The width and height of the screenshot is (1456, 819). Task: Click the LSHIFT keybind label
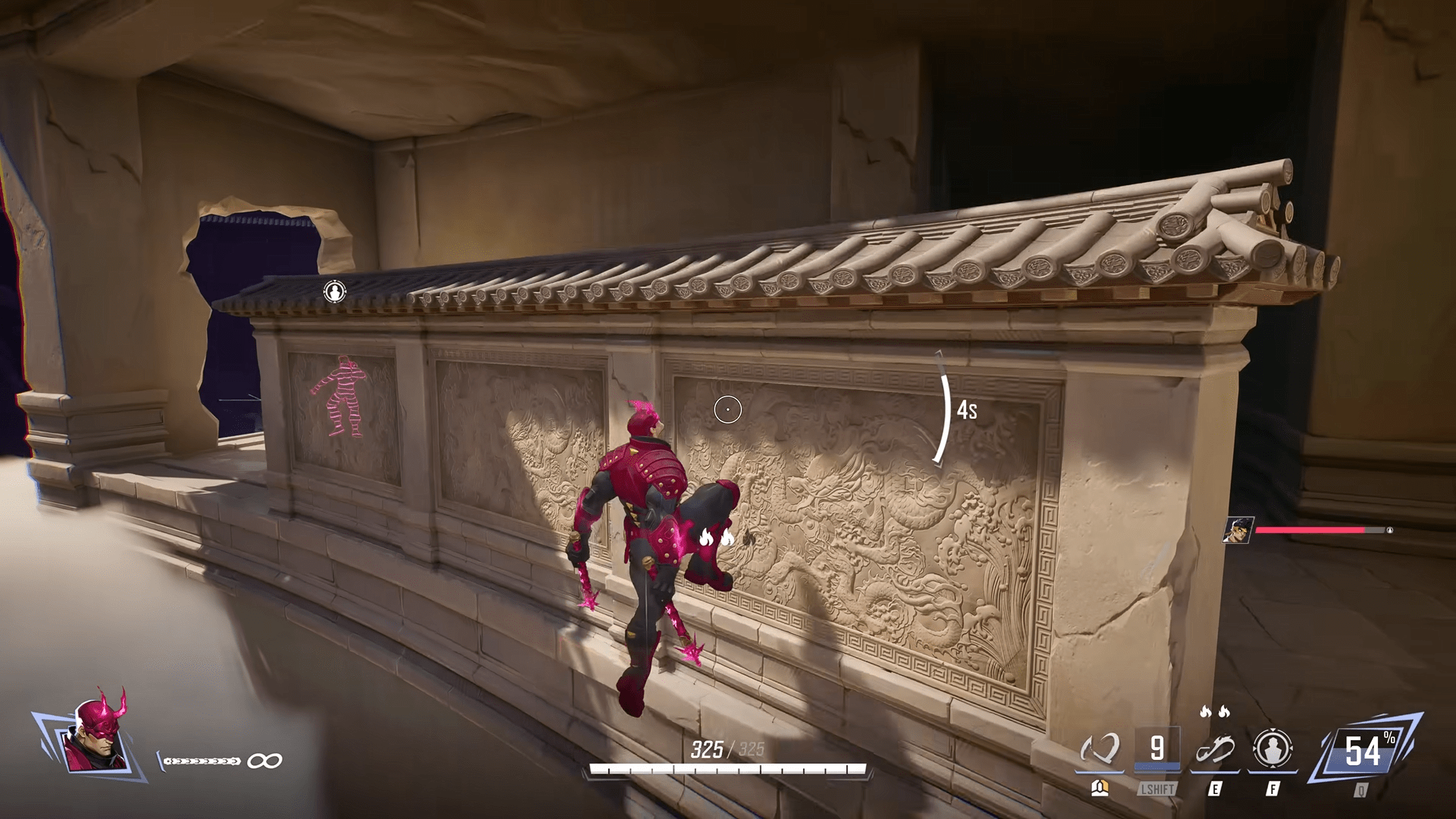[1158, 788]
